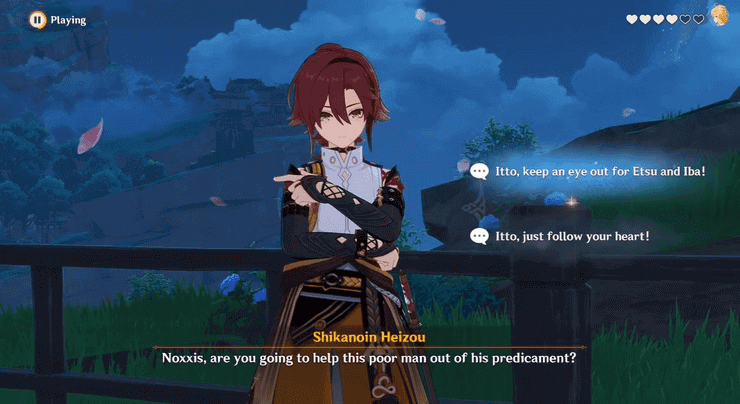The width and height of the screenshot is (740, 404).
Task: Click the golden character portrait icon
Action: click(x=719, y=15)
